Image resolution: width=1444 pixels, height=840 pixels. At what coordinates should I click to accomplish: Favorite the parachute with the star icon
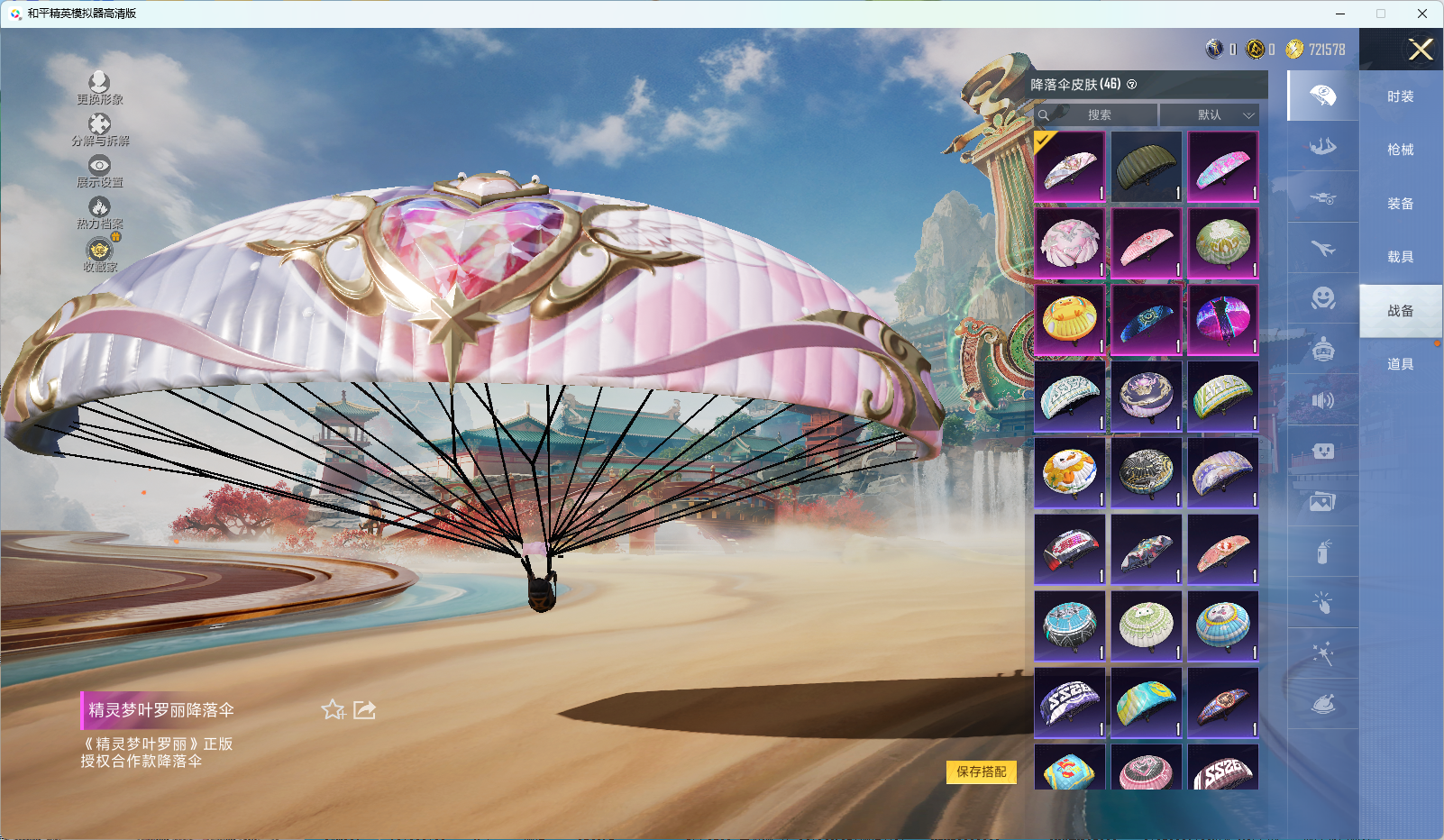coord(333,710)
